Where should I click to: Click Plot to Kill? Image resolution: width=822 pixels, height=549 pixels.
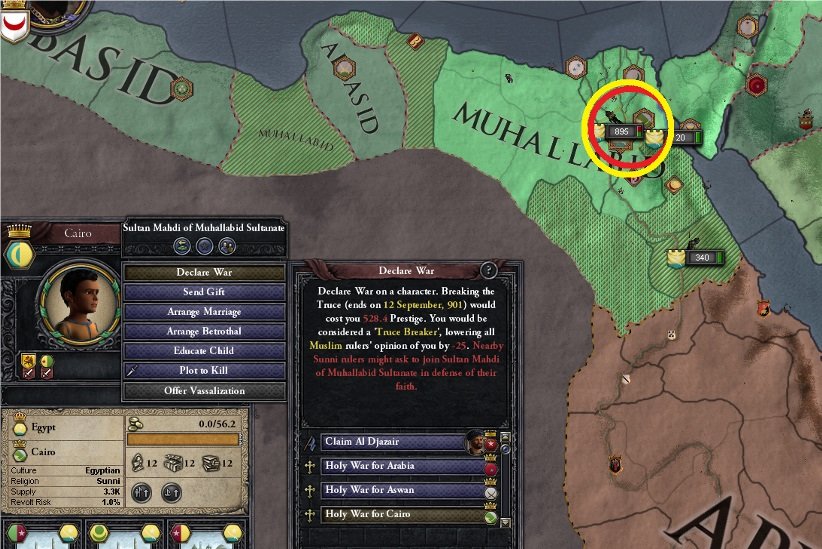pyautogui.click(x=203, y=371)
